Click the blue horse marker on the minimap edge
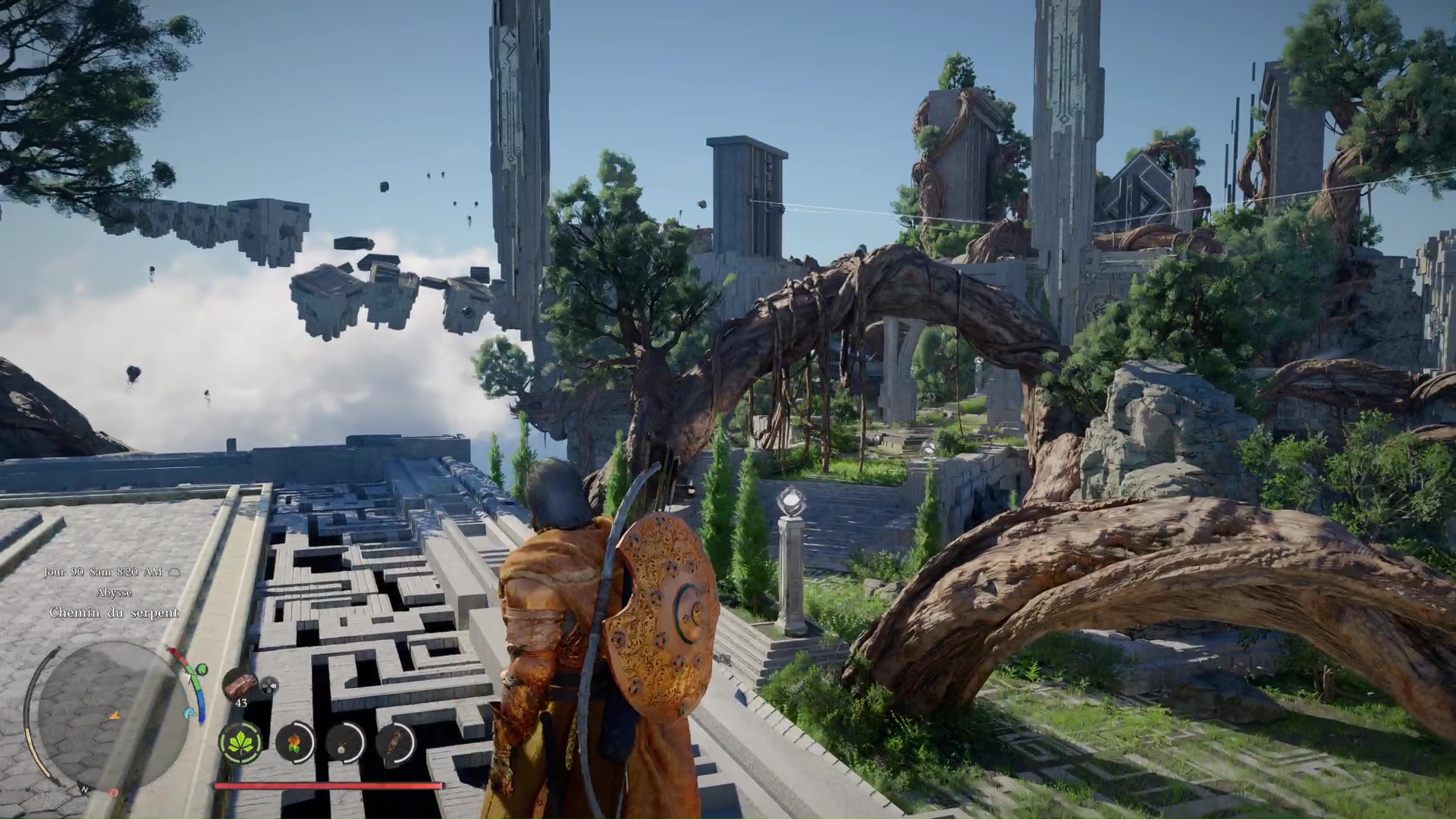1456x819 pixels. (x=190, y=713)
